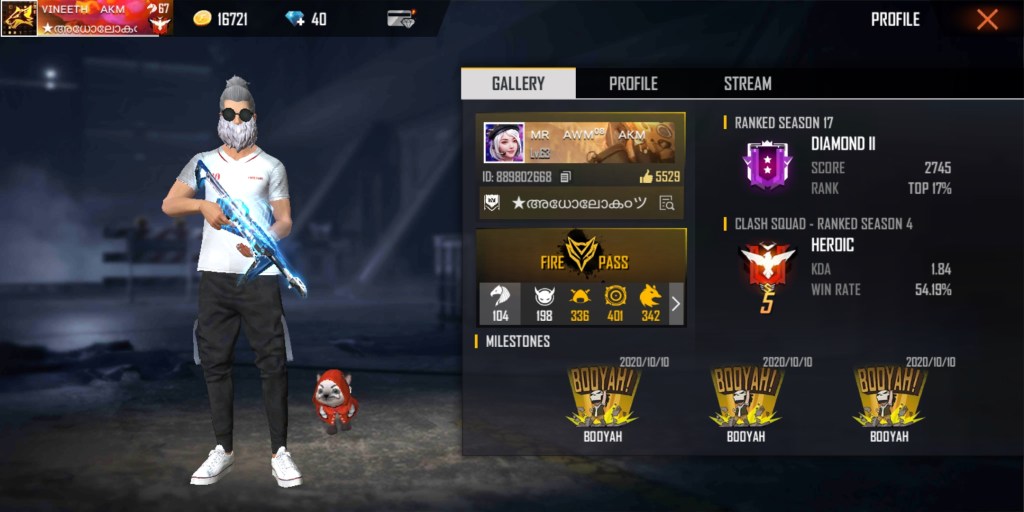The width and height of the screenshot is (1024, 512).
Task: View the Diamond II ranked badge
Action: click(x=767, y=165)
